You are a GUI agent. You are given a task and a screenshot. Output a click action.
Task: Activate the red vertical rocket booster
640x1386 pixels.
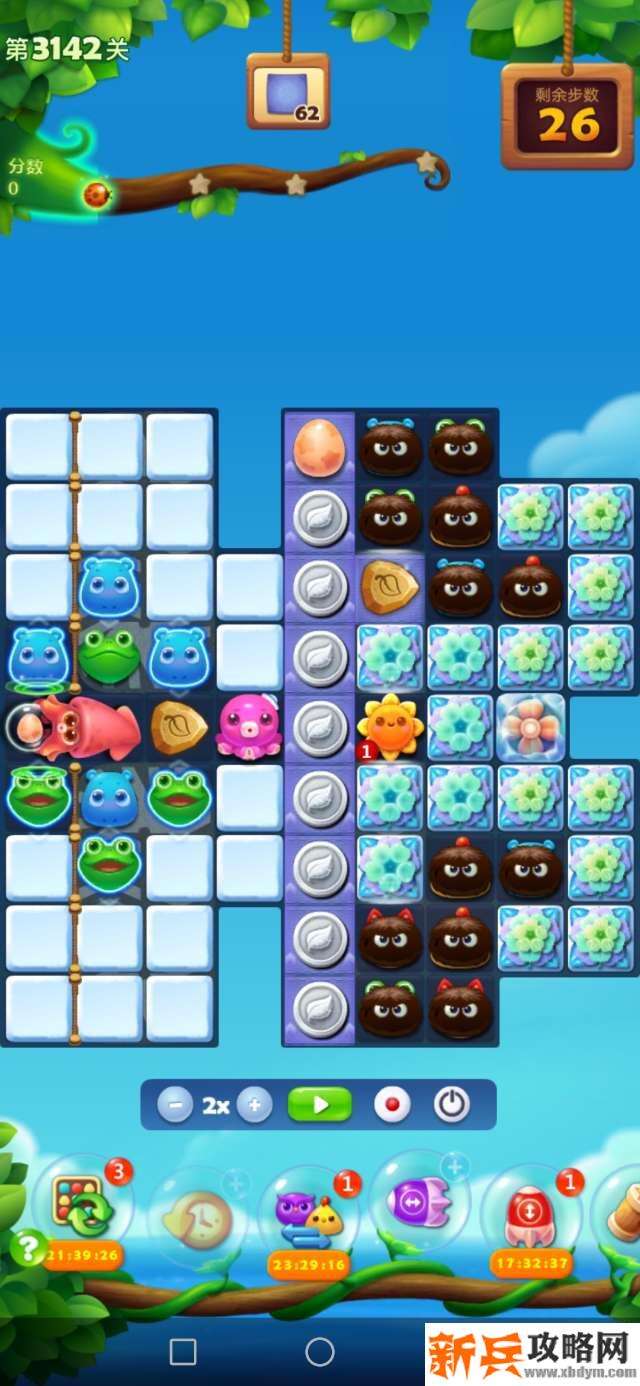(530, 1211)
